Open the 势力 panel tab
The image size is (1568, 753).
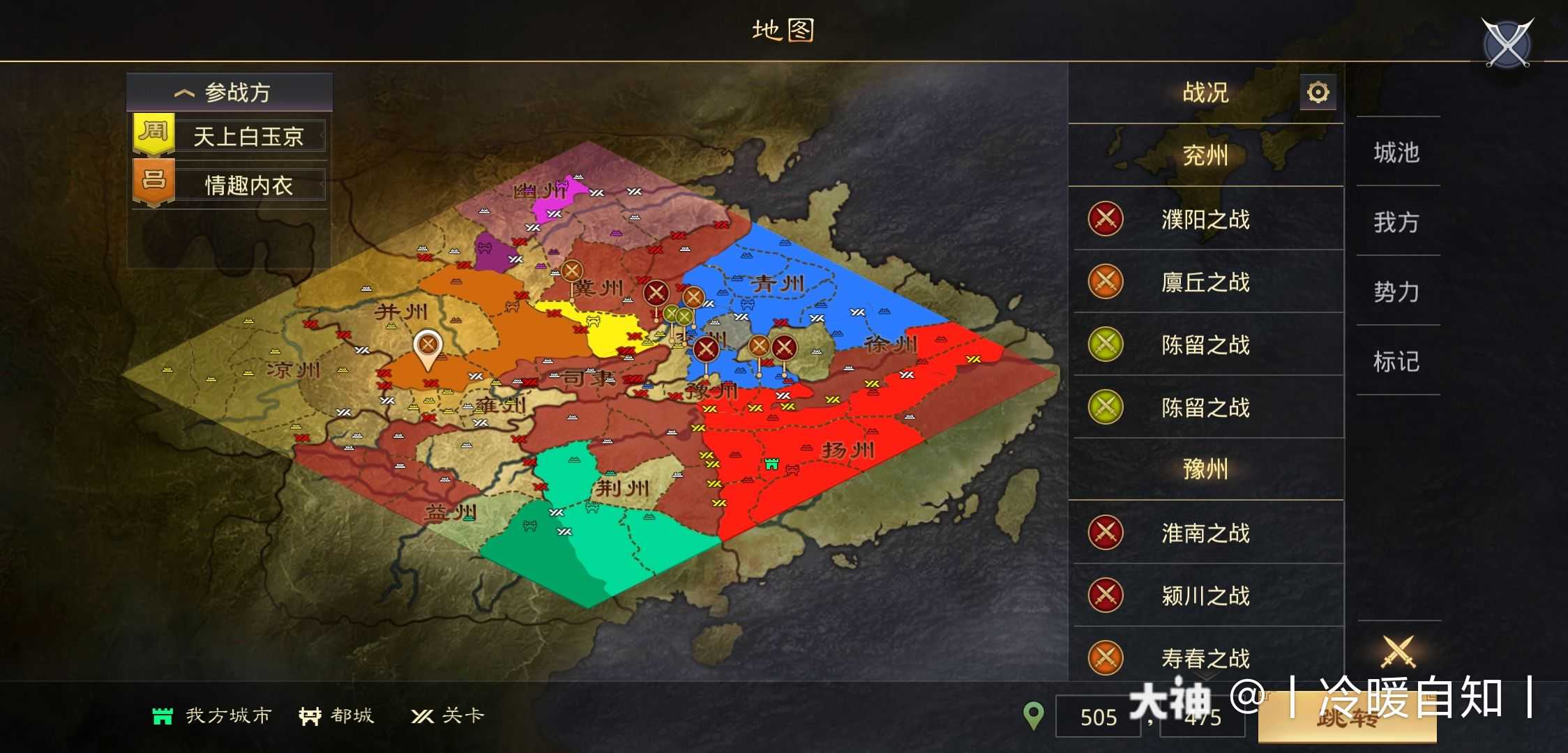point(1397,292)
